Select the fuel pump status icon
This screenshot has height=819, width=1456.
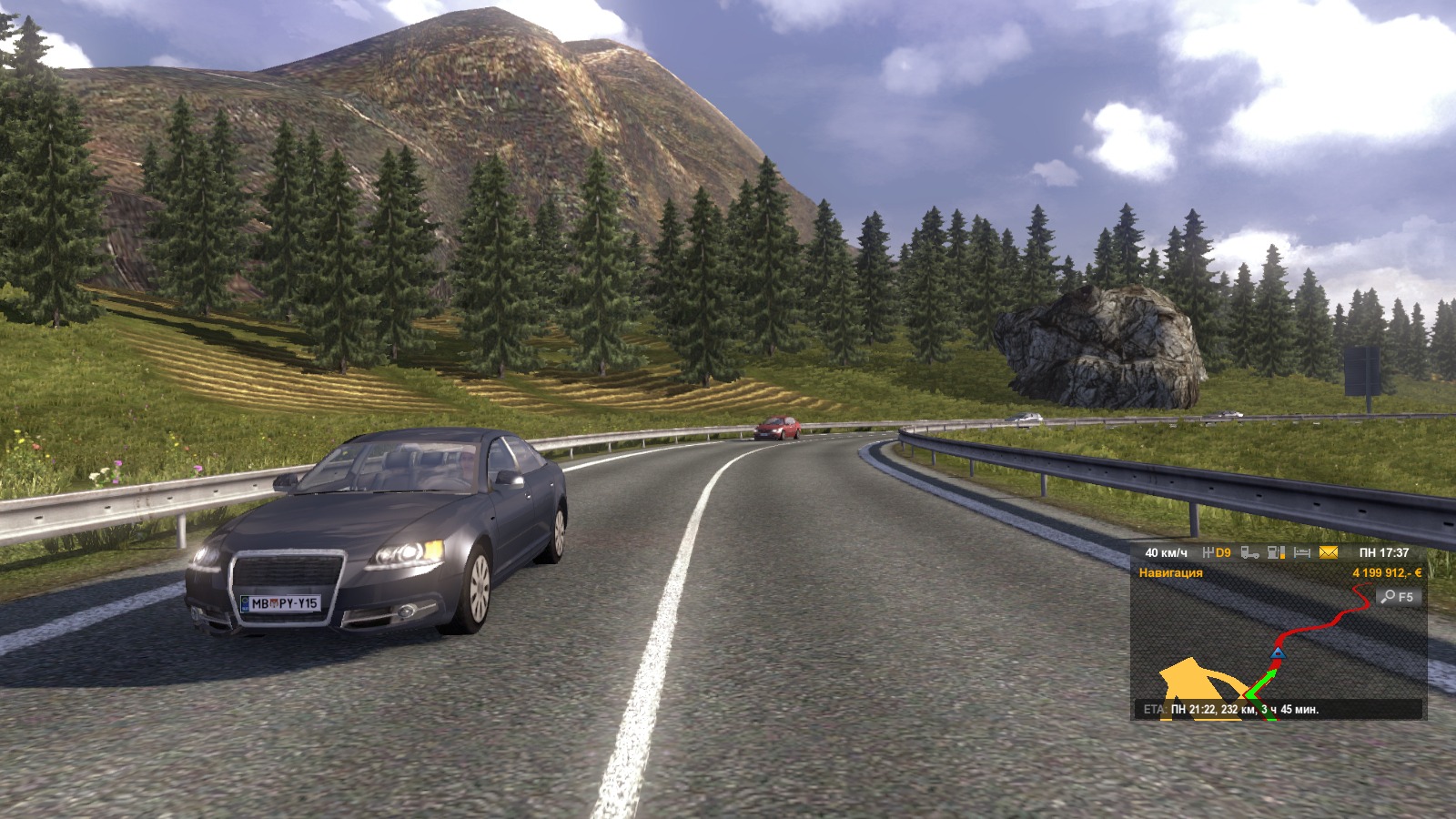[1277, 552]
